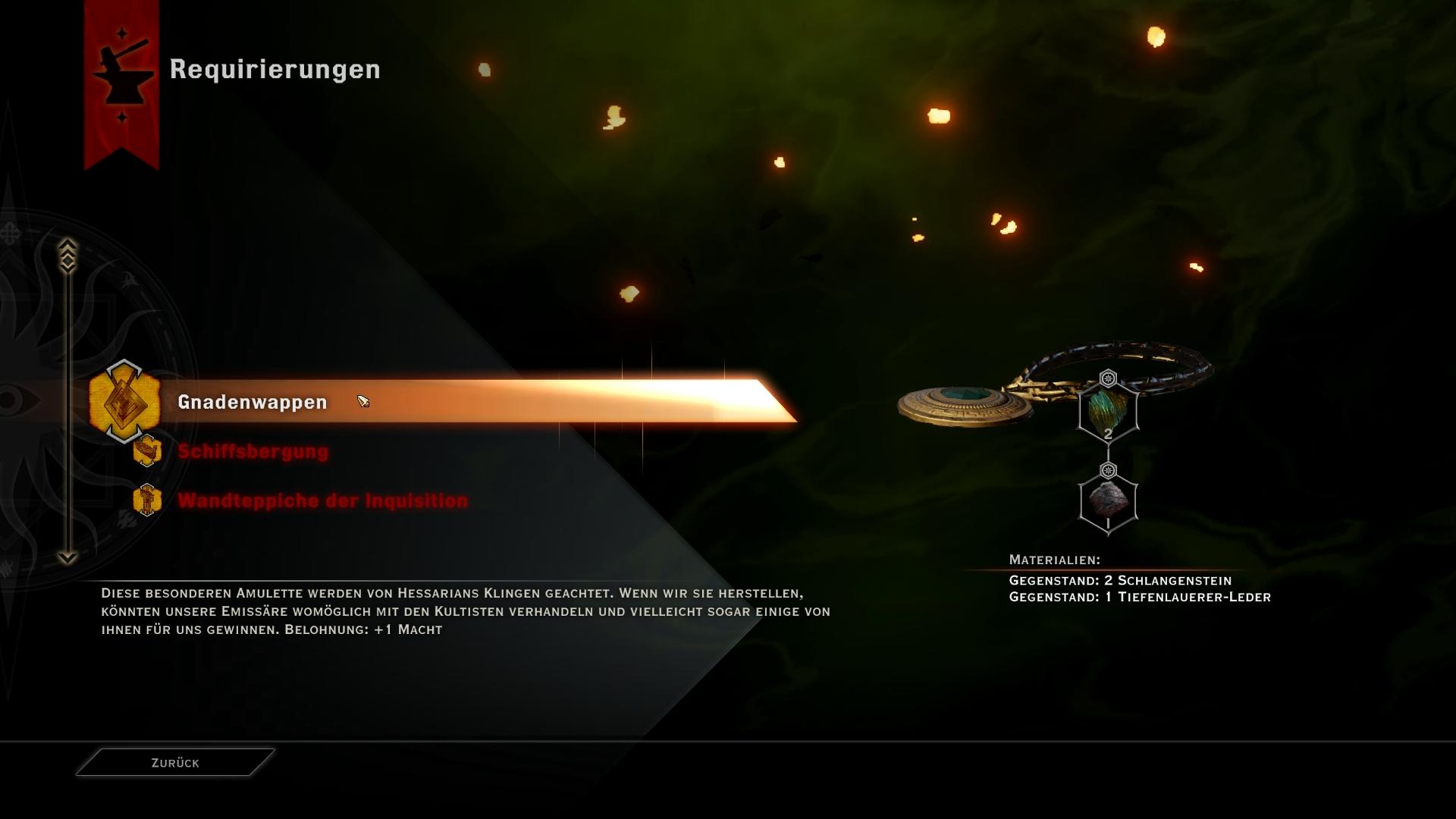
Task: Select the Gnadenwappen requisition
Action: [253, 402]
